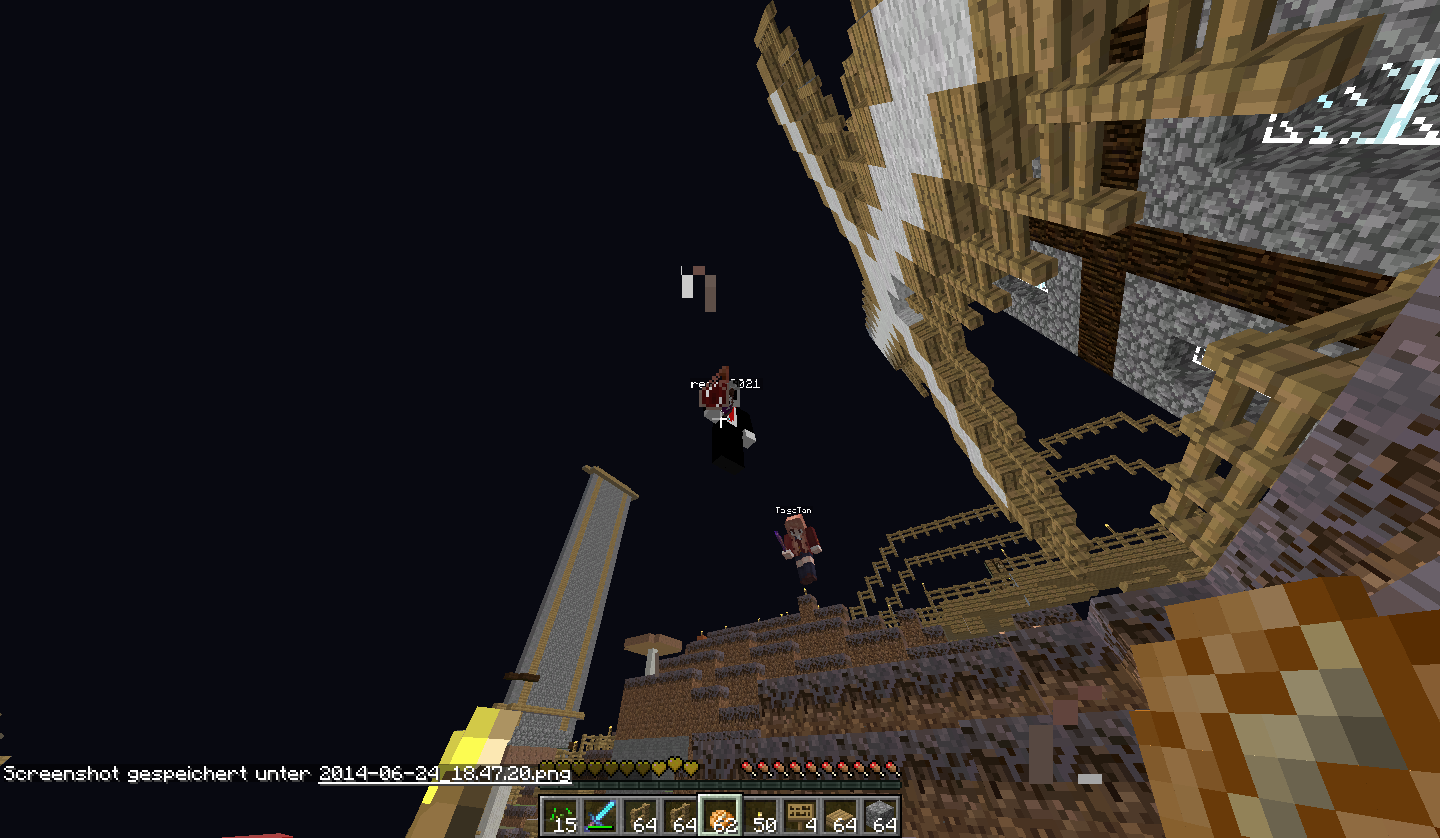This screenshot has width=1440, height=838.
Task: Select the diamond sword hotbar slot
Action: click(x=600, y=816)
